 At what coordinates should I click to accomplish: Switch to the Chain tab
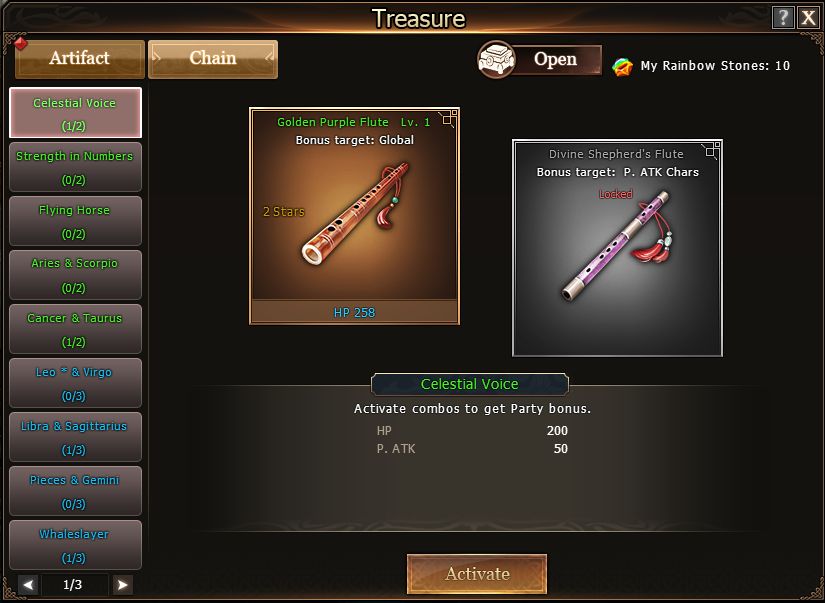213,59
